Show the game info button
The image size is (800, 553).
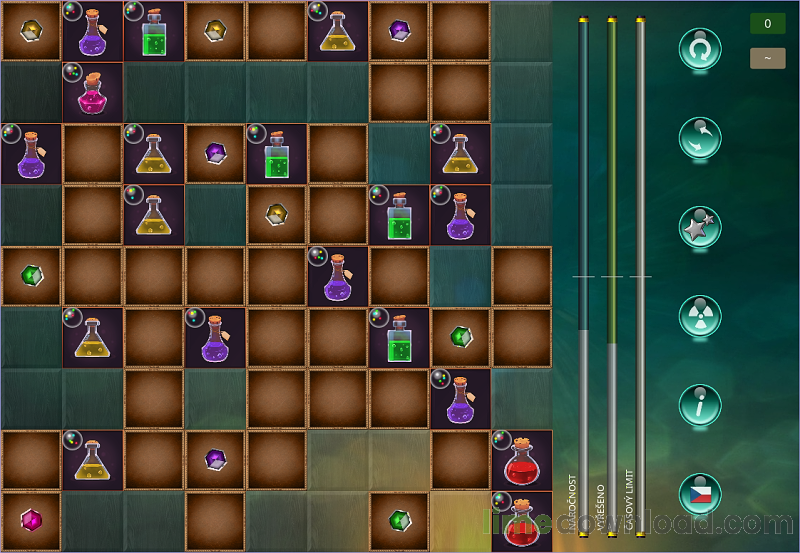(x=700, y=405)
